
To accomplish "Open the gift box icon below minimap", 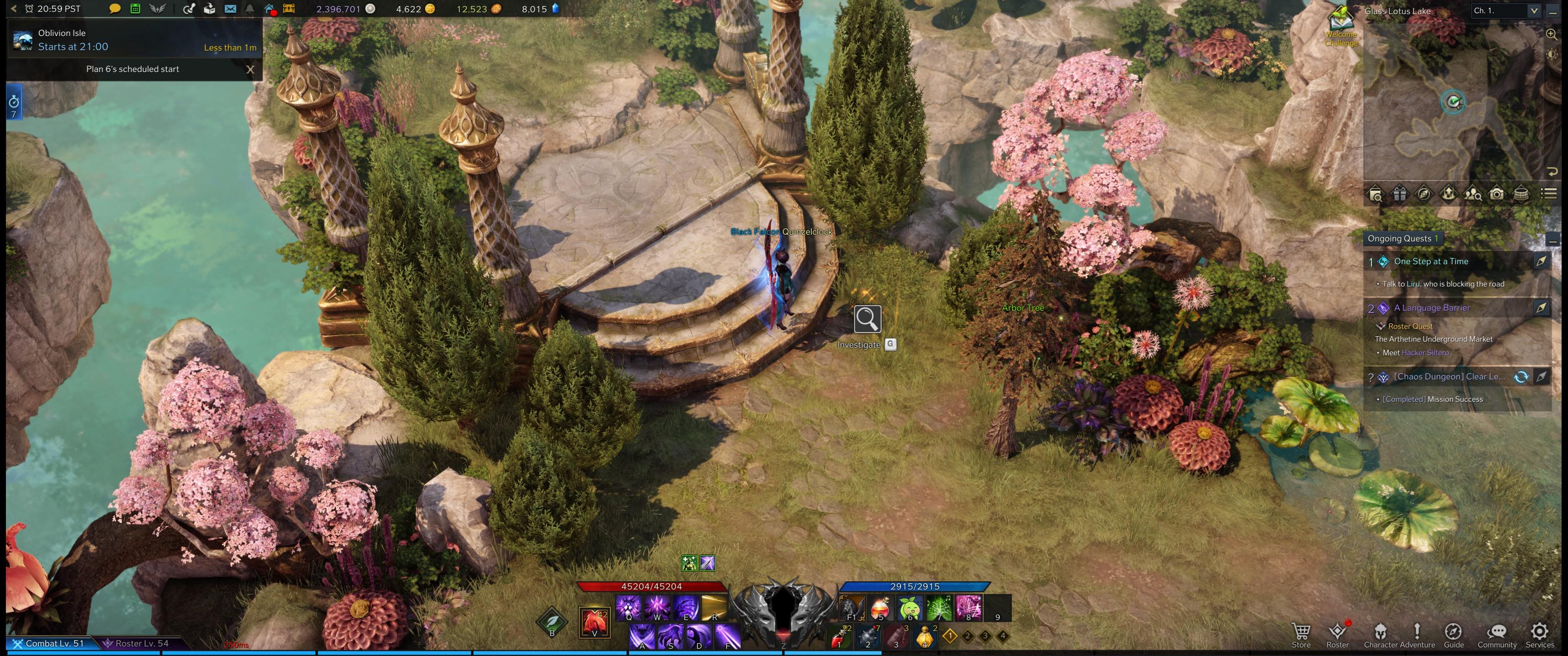I will 1399,194.
